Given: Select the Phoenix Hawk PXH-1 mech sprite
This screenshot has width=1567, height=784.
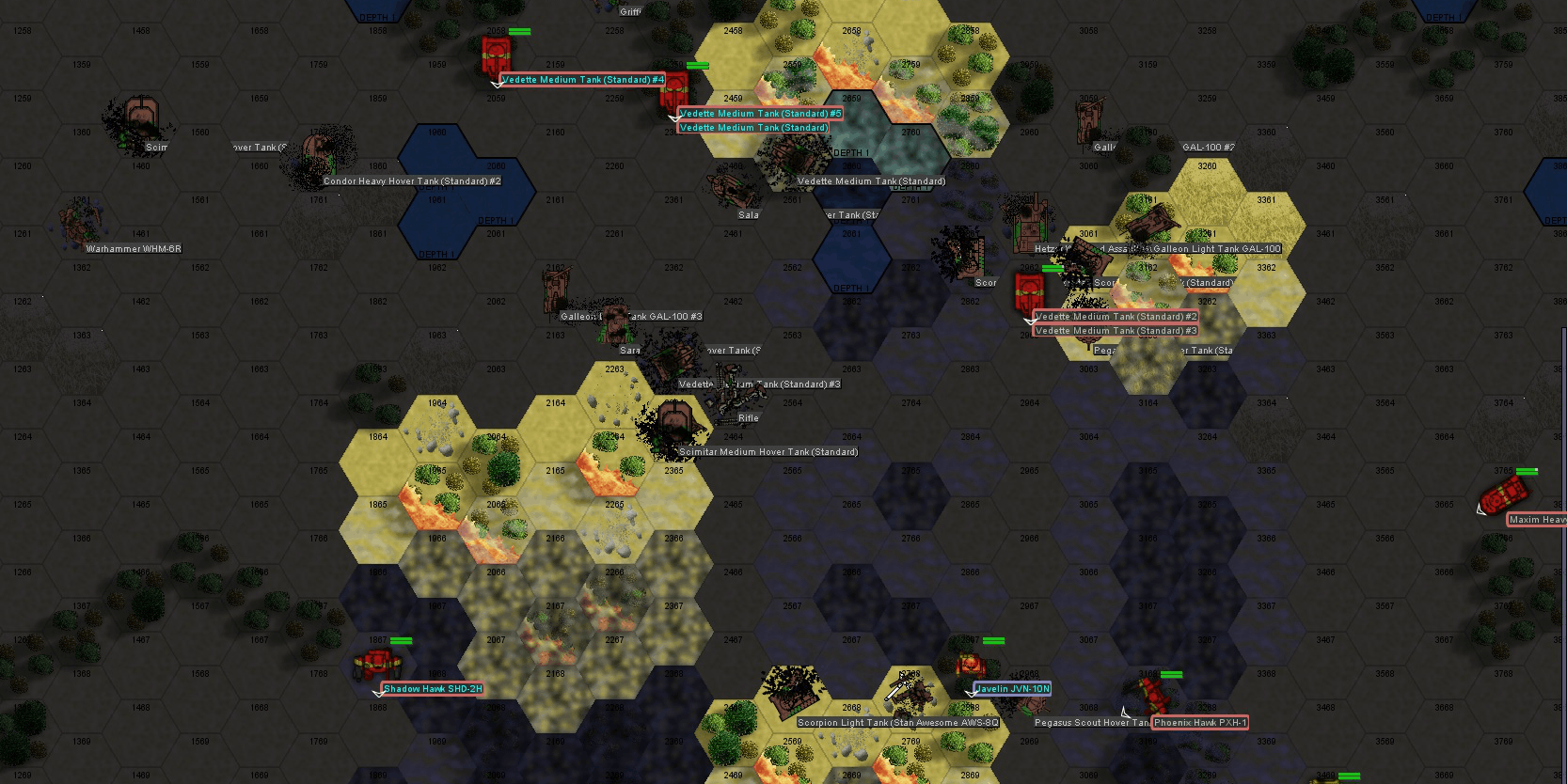Looking at the screenshot, I should (1155, 694).
